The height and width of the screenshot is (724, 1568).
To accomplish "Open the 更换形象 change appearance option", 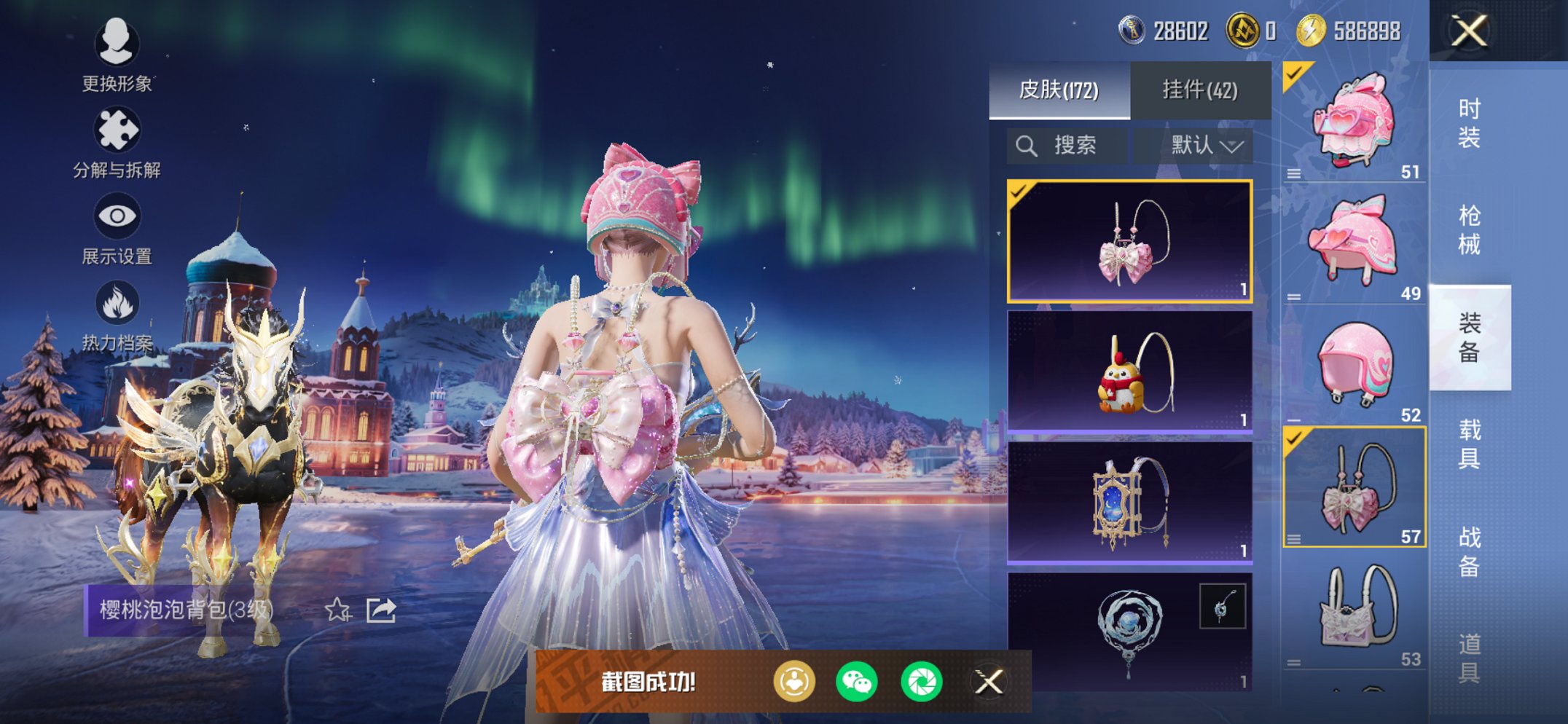I will [x=117, y=55].
